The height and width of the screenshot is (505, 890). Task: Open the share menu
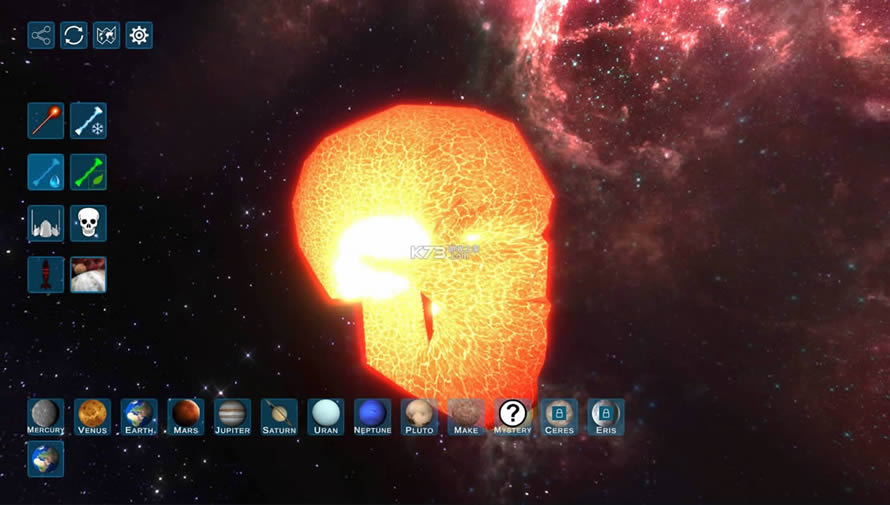(41, 36)
